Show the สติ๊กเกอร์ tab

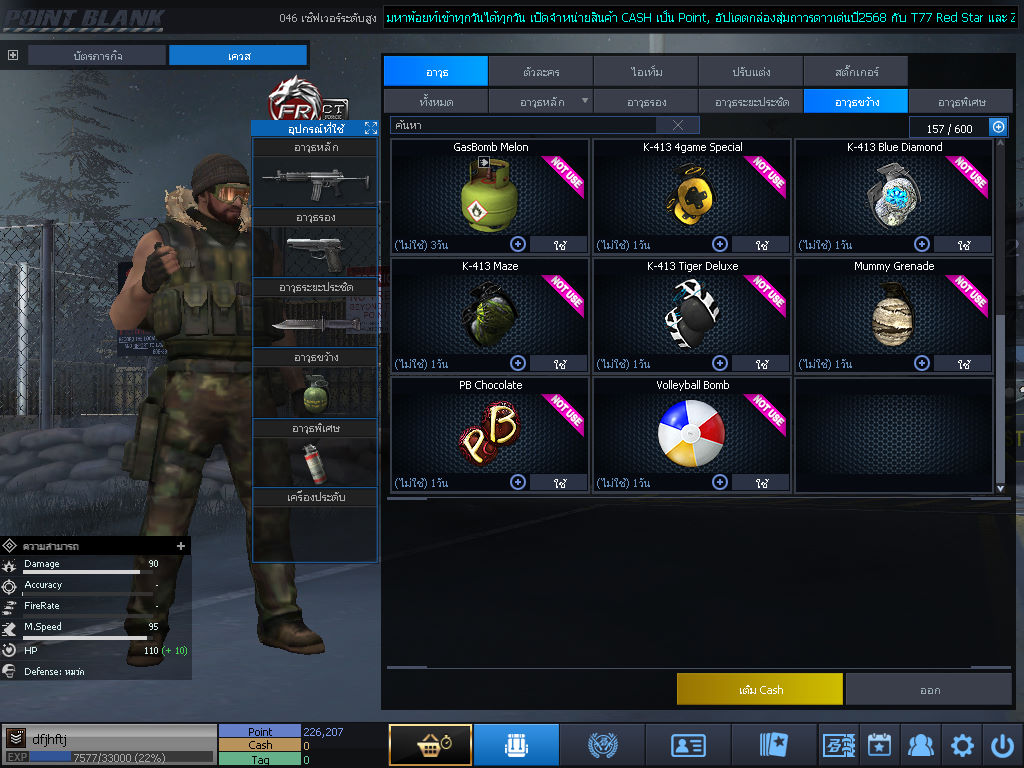coord(855,72)
